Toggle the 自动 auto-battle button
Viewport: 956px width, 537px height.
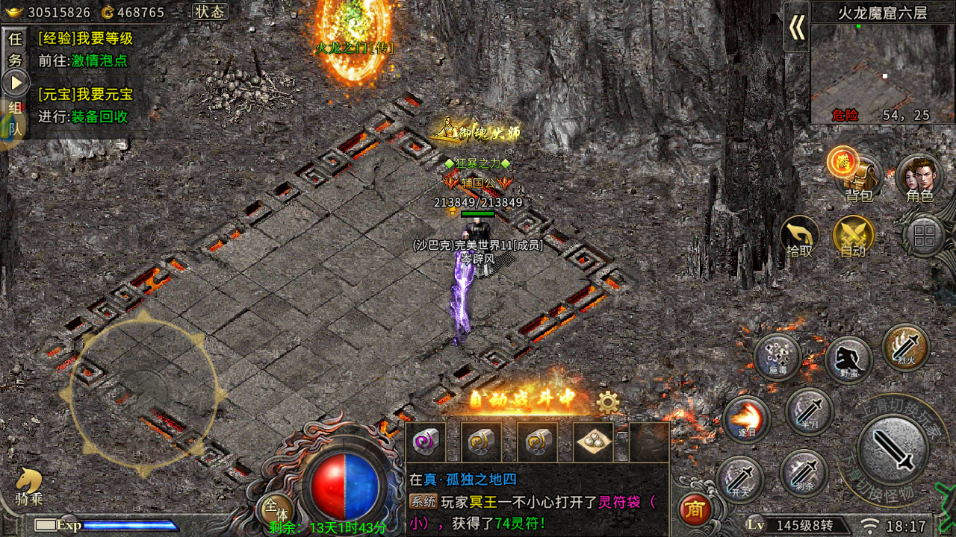(x=853, y=236)
